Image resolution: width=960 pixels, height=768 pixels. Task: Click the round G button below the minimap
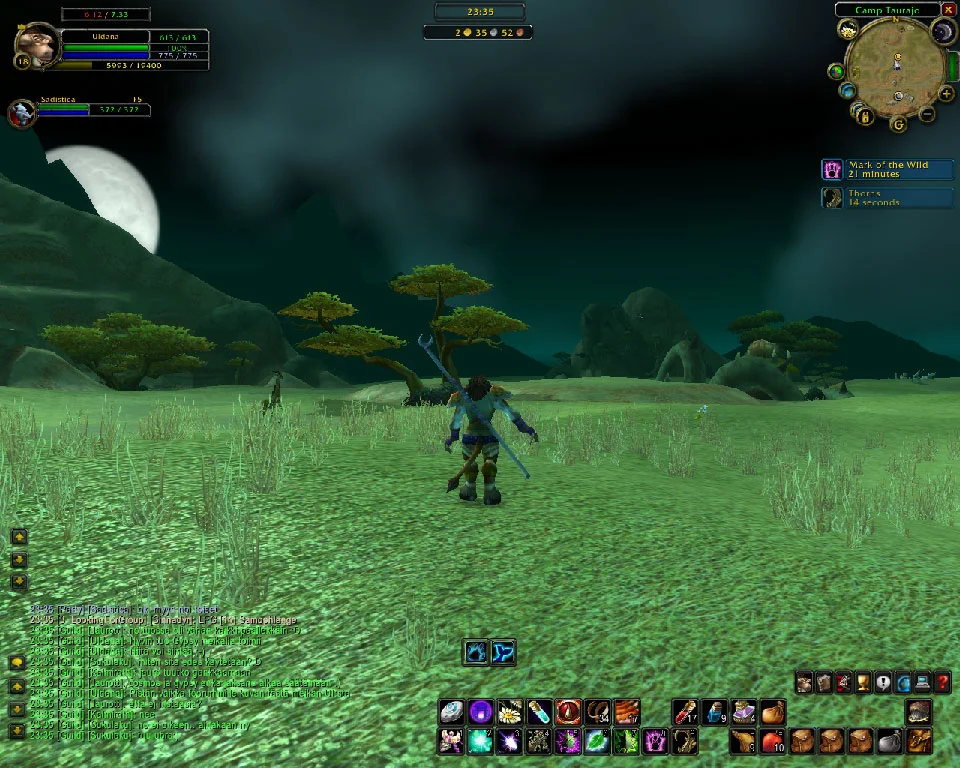pyautogui.click(x=898, y=124)
